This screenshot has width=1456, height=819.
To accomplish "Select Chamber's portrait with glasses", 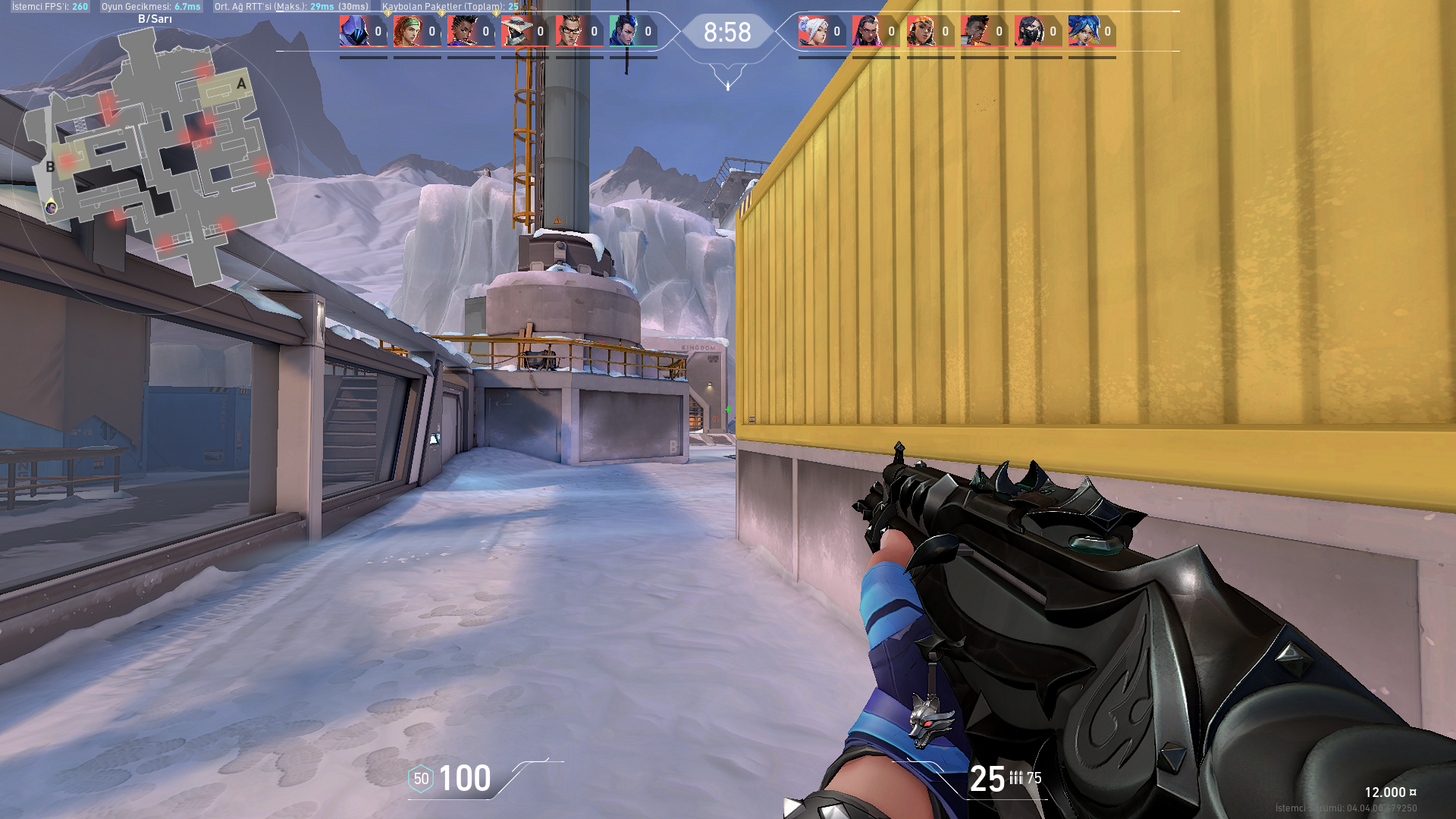I will tap(570, 31).
